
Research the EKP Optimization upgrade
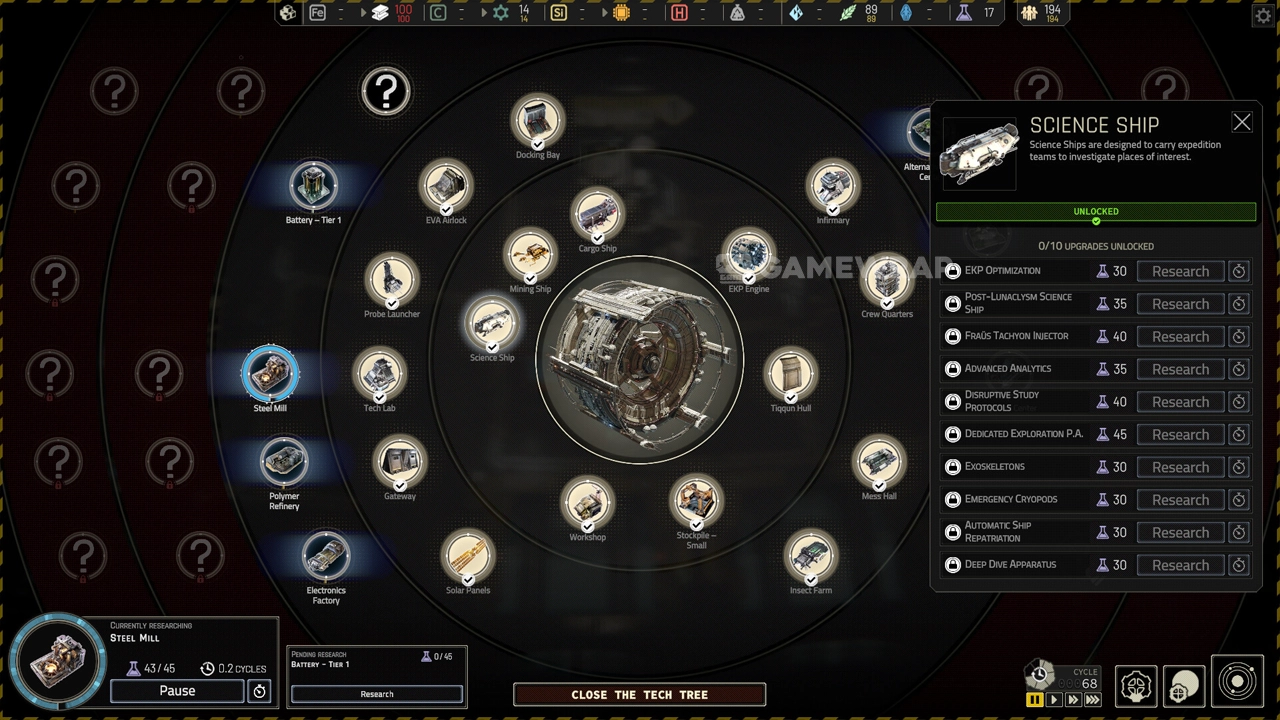(x=1180, y=271)
